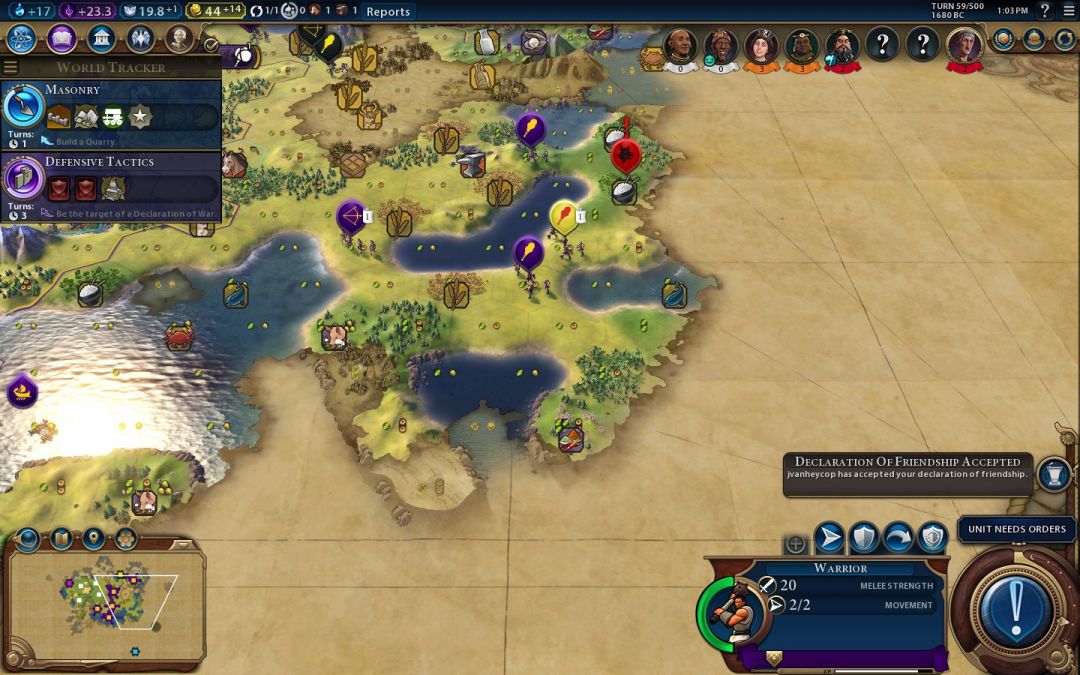The image size is (1080, 675).
Task: Open the main game menu
Action: [1069, 11]
